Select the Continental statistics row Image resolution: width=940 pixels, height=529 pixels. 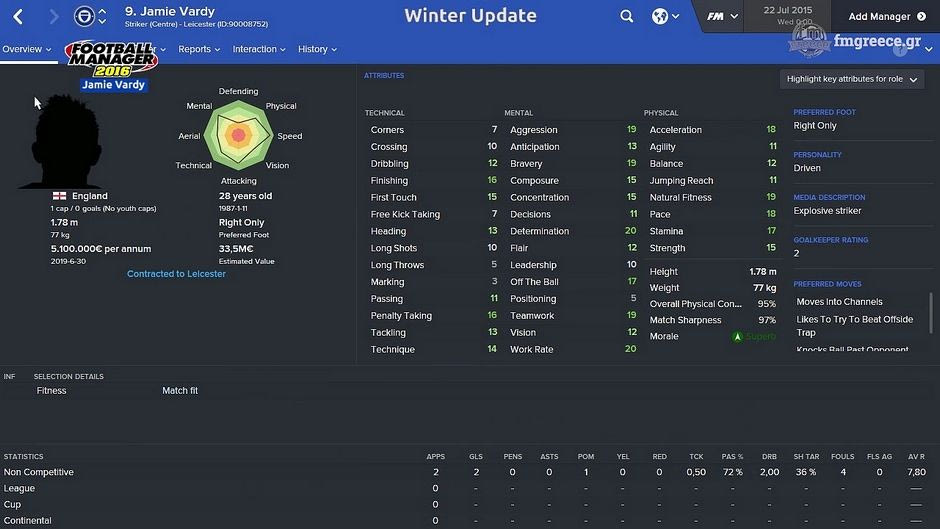tap(28, 521)
